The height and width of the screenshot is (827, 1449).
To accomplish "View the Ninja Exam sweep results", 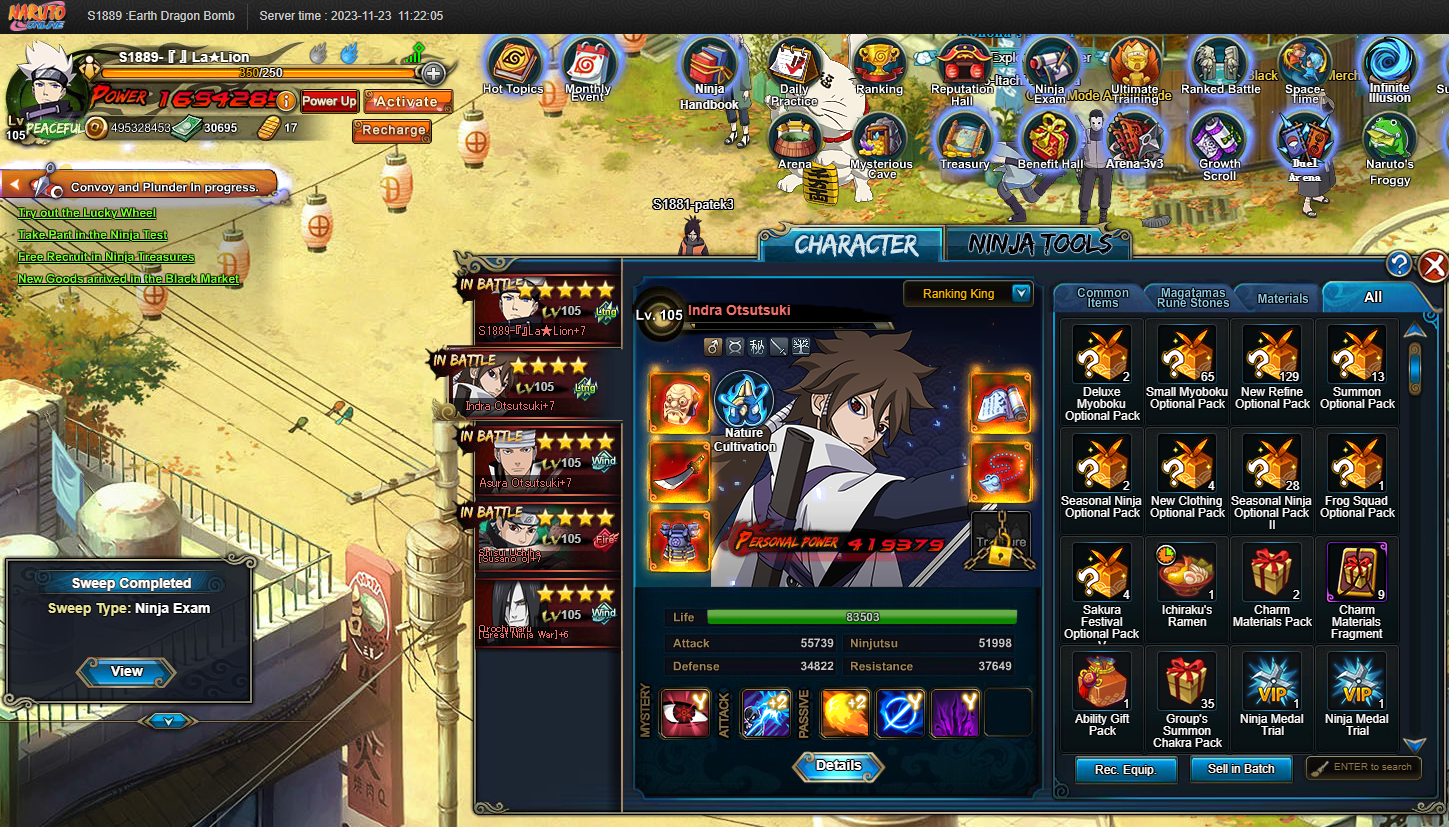I will pyautogui.click(x=127, y=672).
